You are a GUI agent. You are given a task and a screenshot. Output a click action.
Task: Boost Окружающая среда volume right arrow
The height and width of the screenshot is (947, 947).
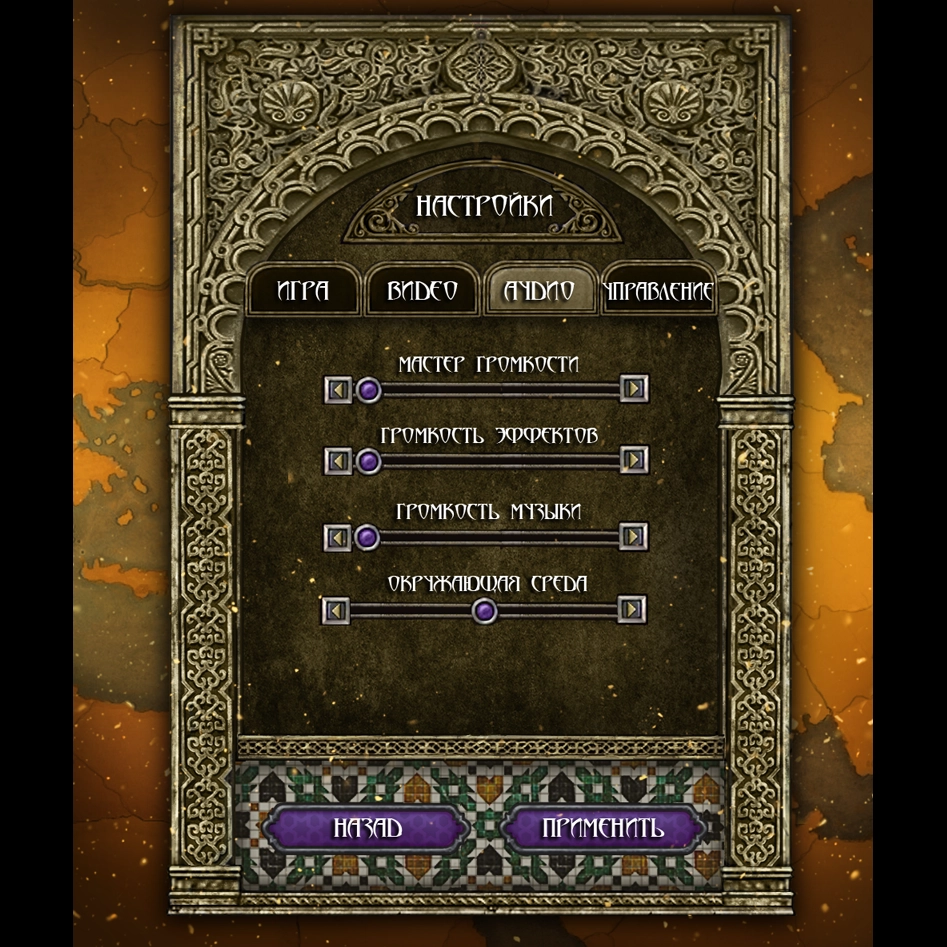coord(631,609)
